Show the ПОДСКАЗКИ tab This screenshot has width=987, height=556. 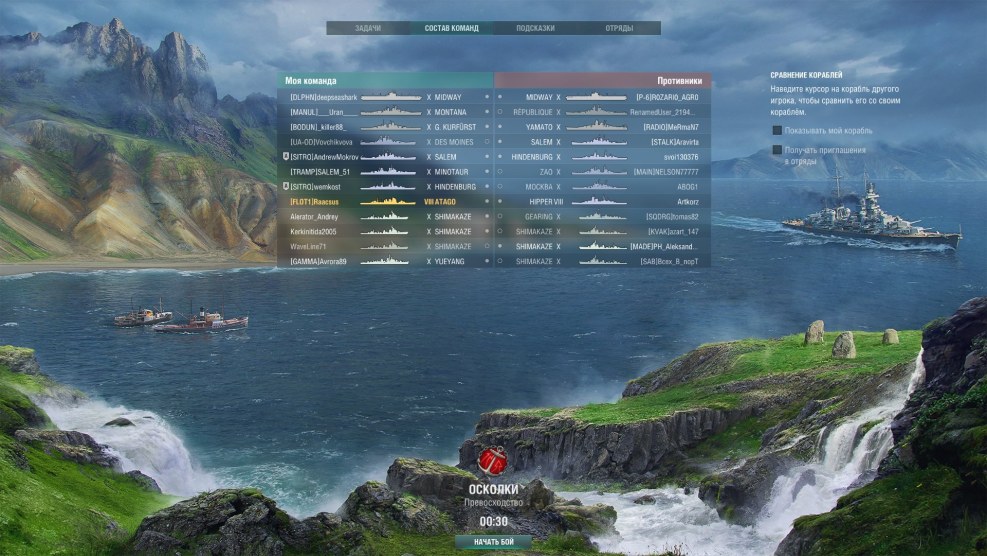point(535,28)
